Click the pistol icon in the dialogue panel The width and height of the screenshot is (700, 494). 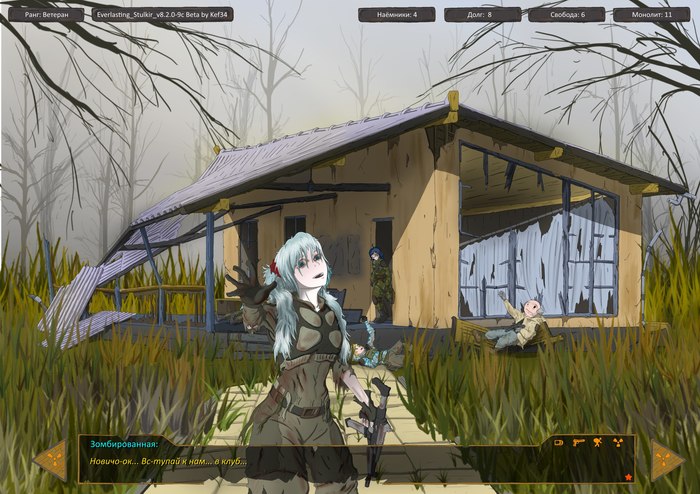pyautogui.click(x=580, y=441)
